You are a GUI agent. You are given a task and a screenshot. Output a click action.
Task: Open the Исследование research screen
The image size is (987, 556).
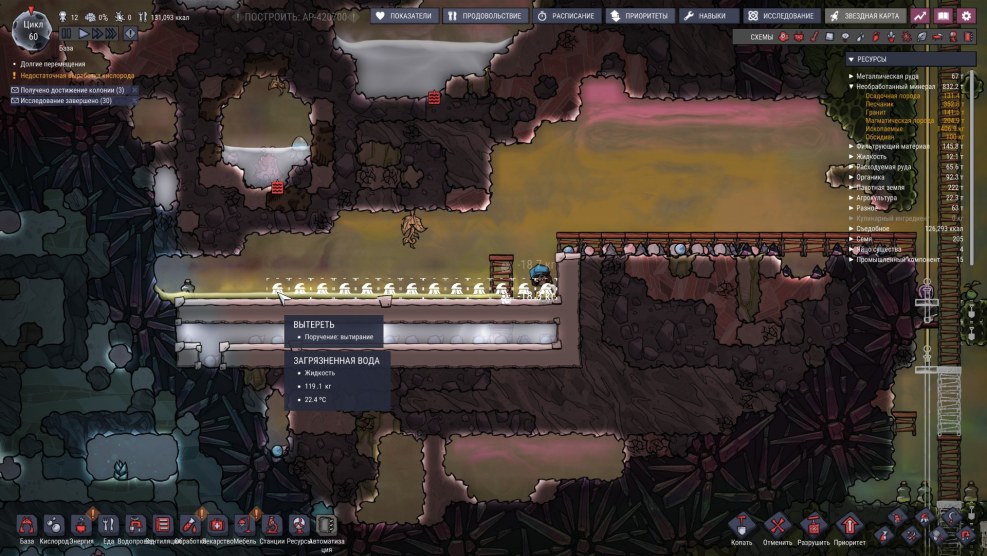pos(780,16)
